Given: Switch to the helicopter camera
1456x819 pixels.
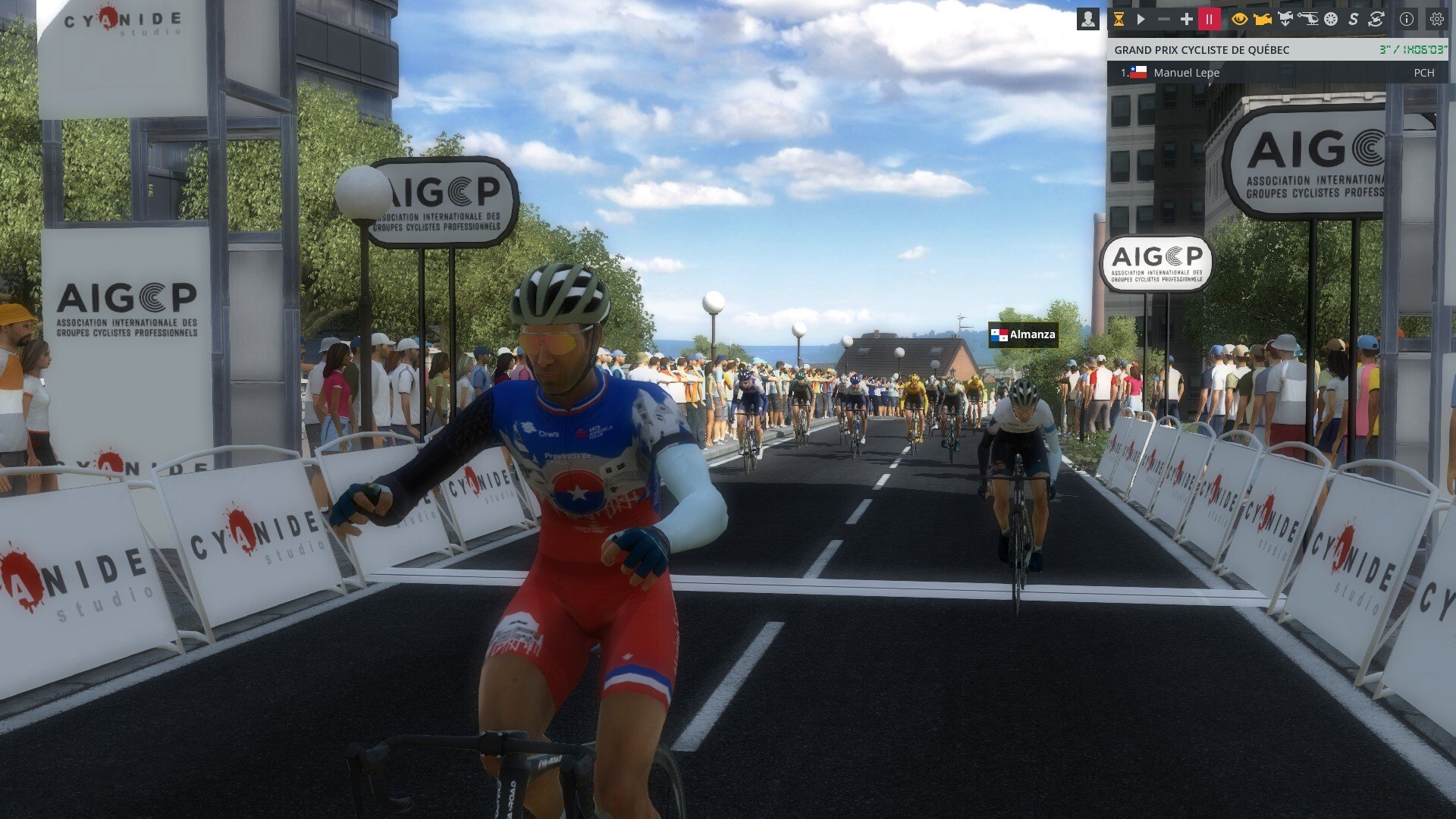Looking at the screenshot, I should tap(1308, 20).
